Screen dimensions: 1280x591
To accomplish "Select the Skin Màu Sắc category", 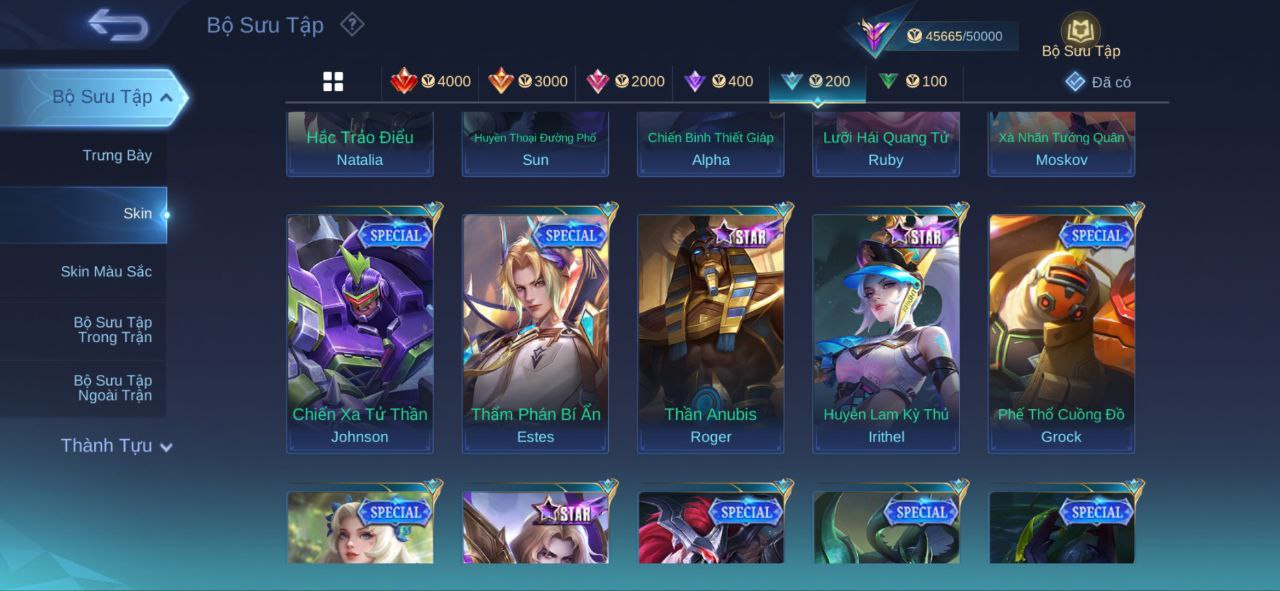I will pyautogui.click(x=106, y=271).
